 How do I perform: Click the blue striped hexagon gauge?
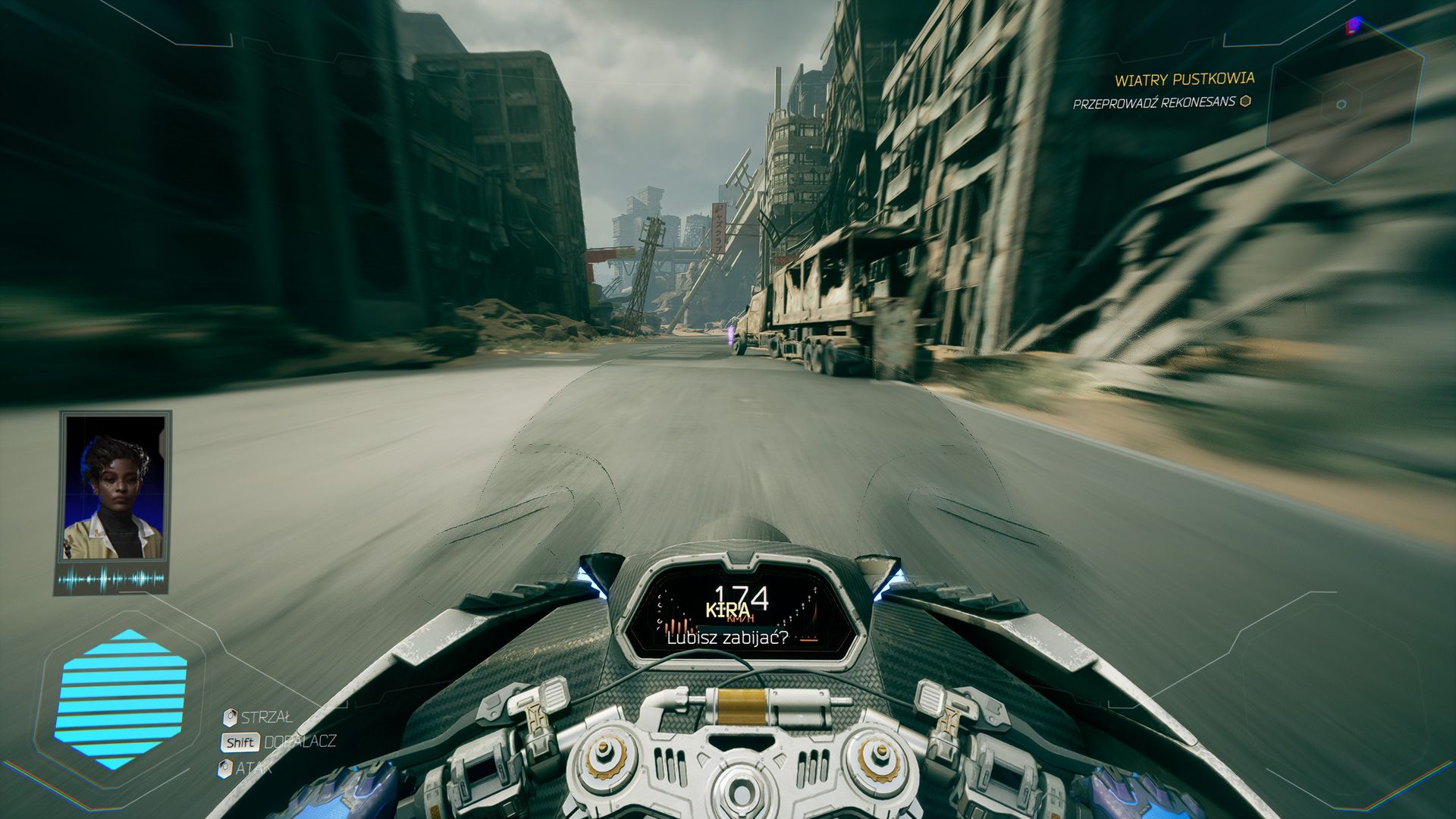coord(121,699)
